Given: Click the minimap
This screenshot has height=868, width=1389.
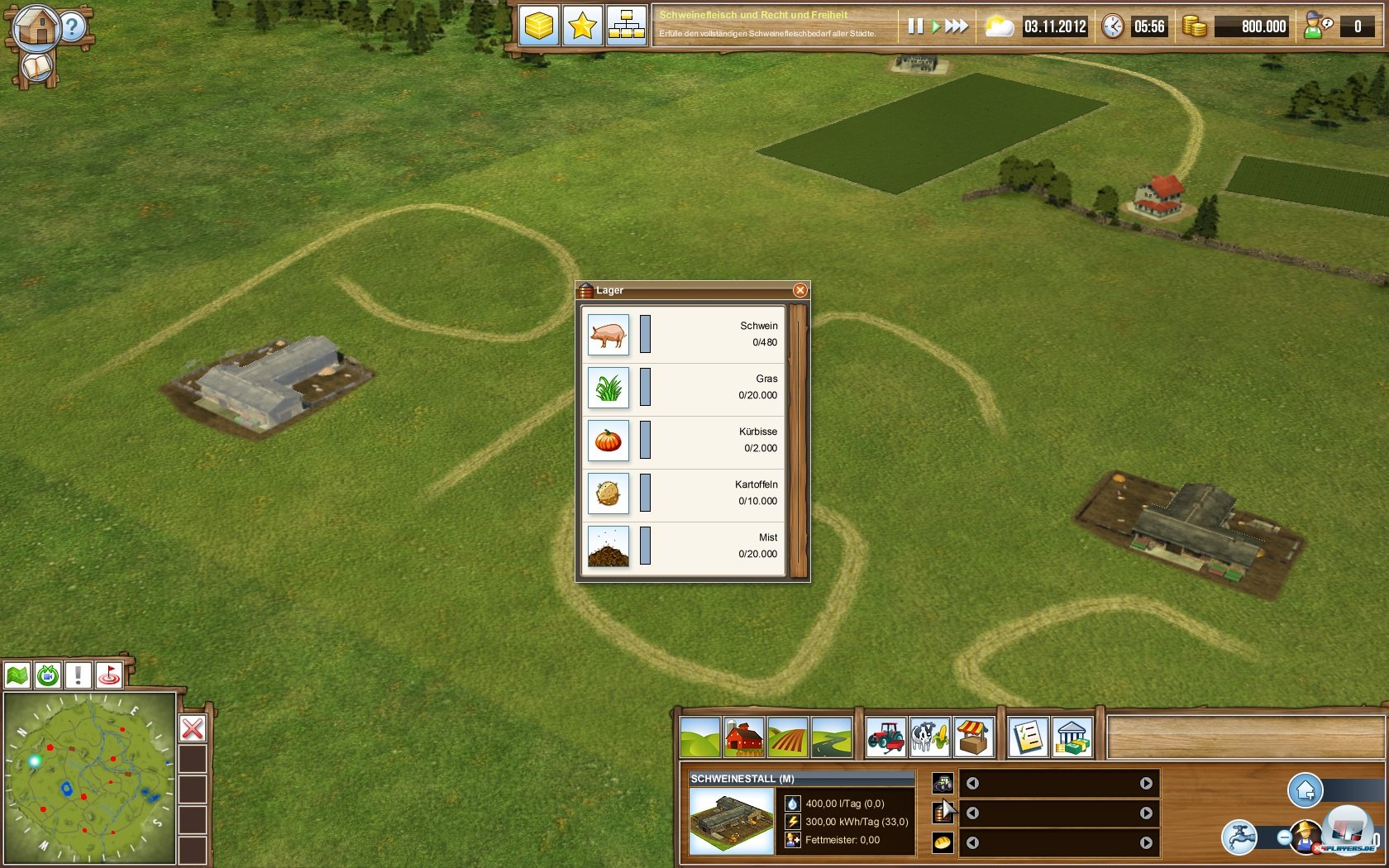Looking at the screenshot, I should [x=89, y=779].
